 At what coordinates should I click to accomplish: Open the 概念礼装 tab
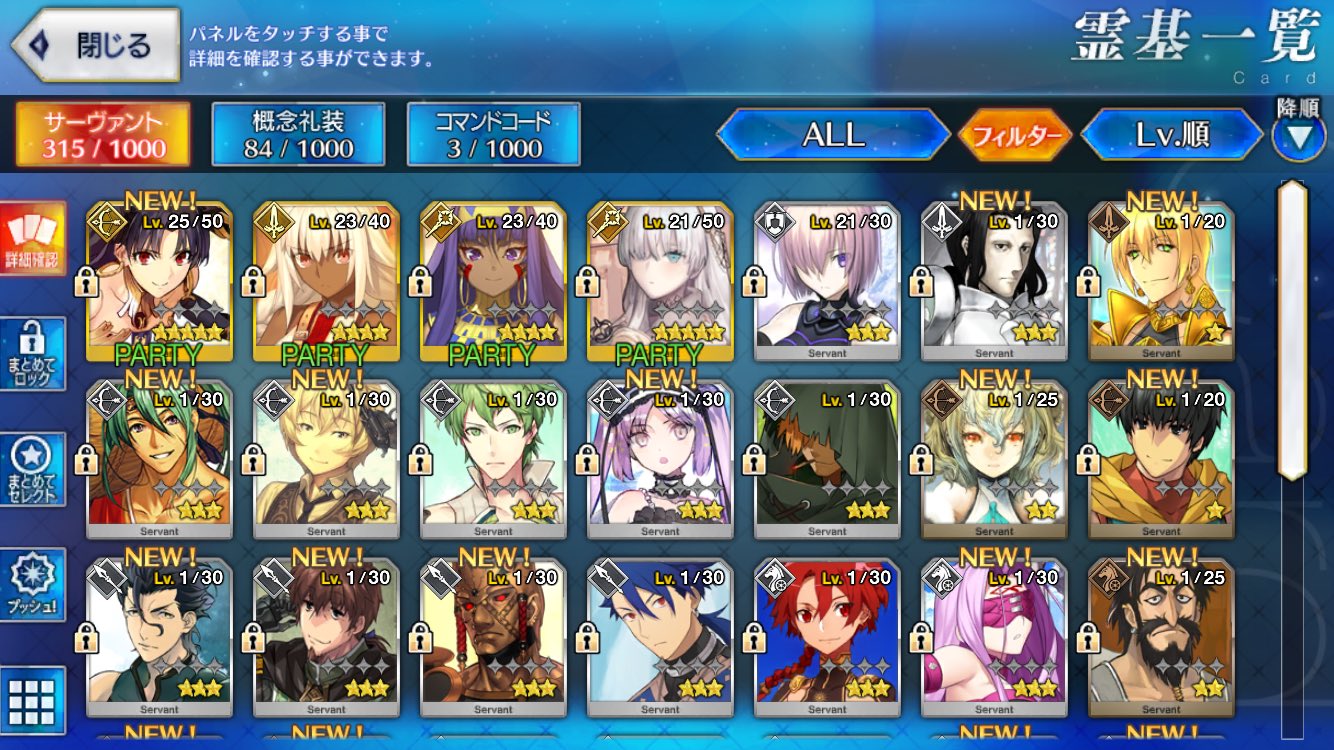pyautogui.click(x=298, y=135)
